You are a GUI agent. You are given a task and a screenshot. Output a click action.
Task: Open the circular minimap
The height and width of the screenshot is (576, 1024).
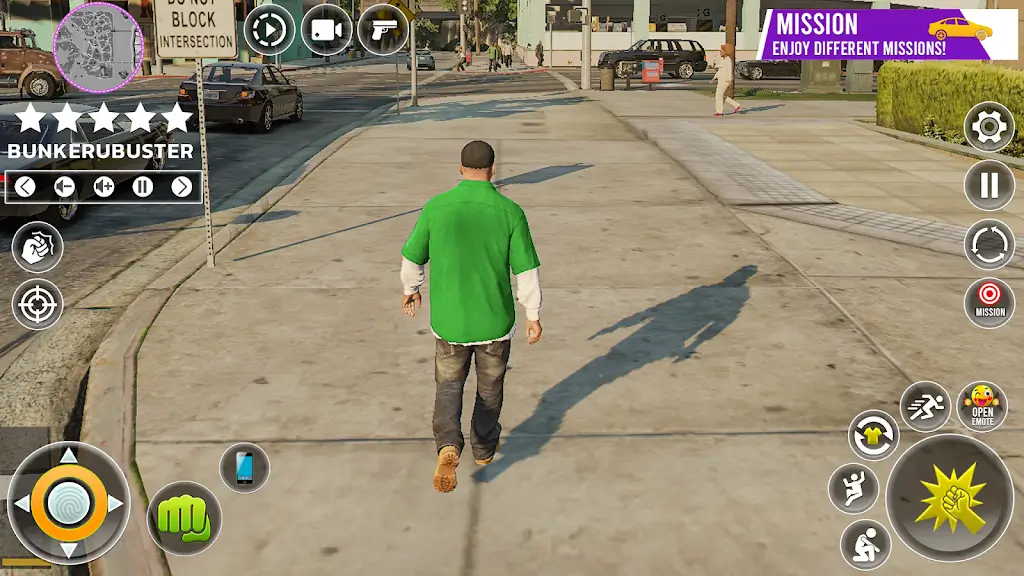97,46
